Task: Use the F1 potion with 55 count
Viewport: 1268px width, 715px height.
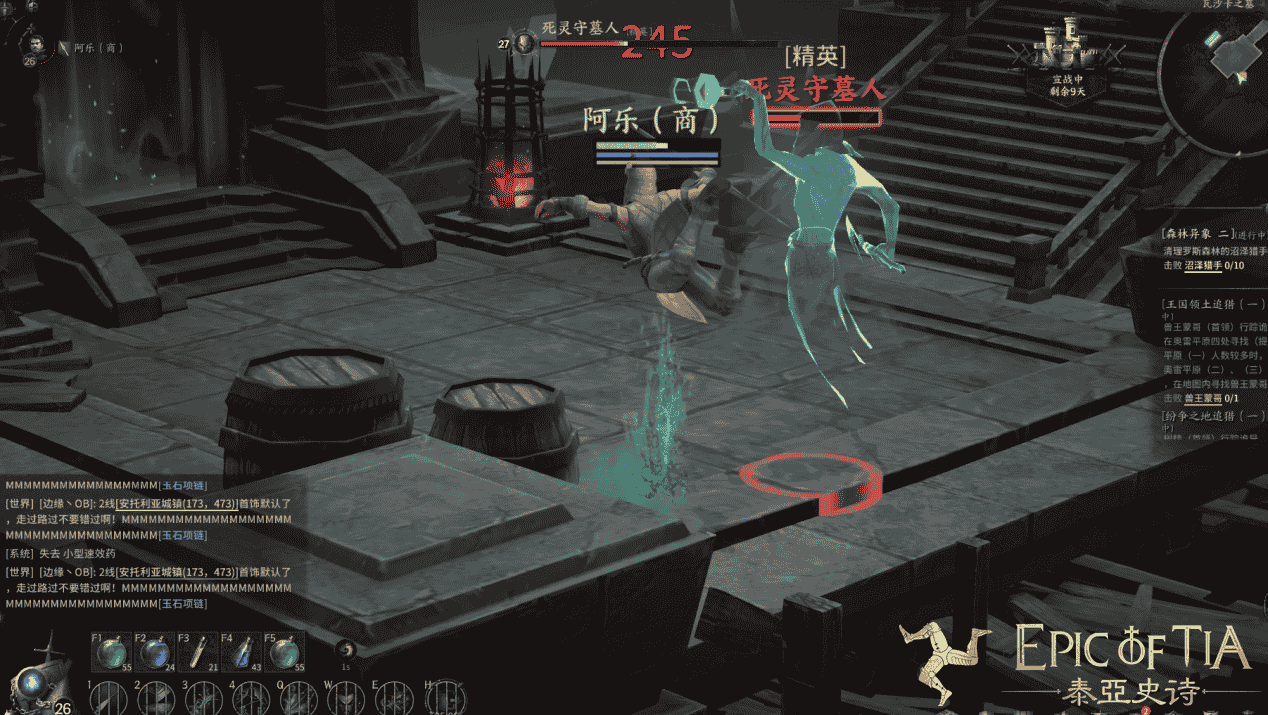Action: [109, 653]
